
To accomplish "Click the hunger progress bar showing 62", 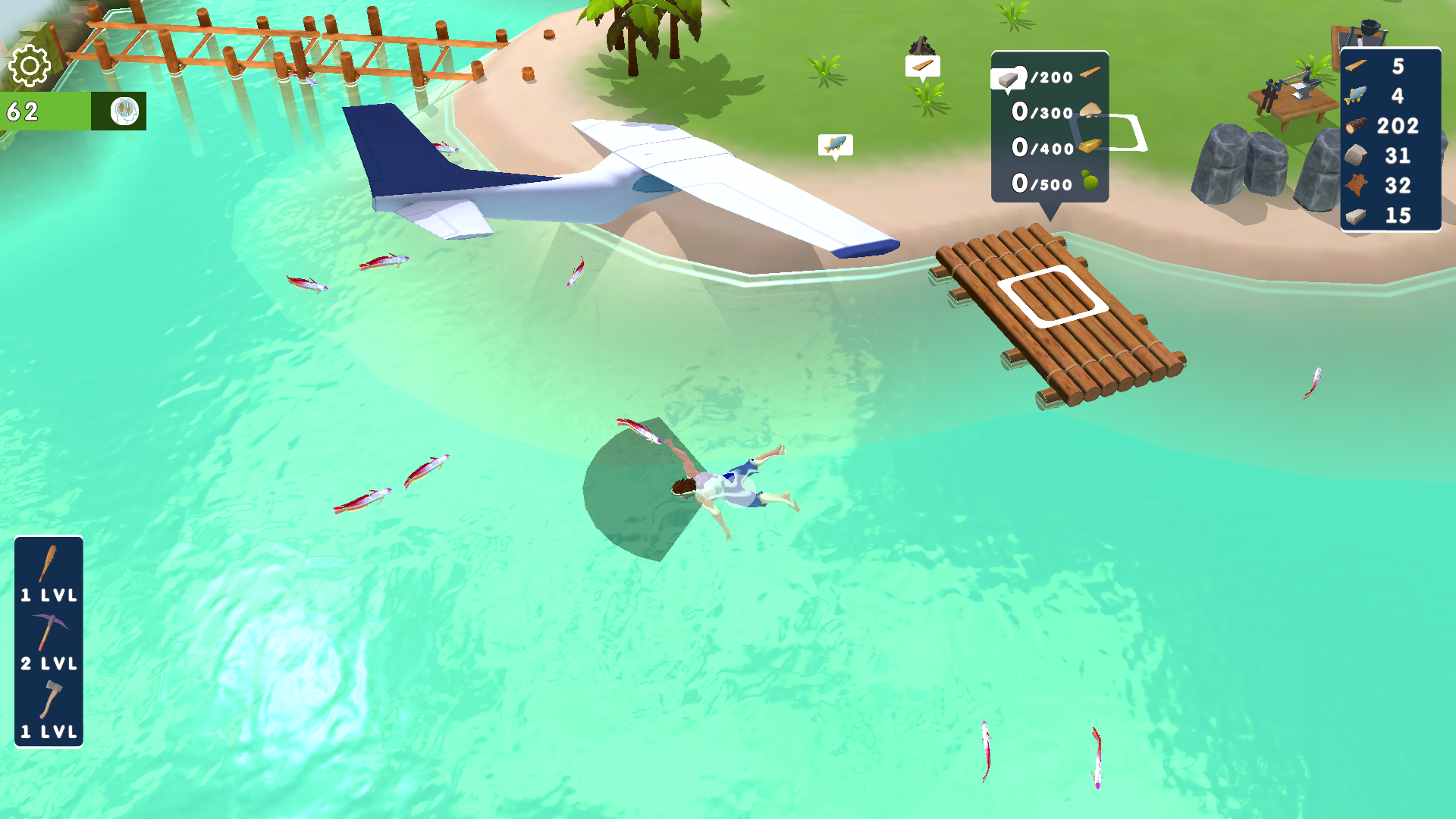I will [x=45, y=111].
